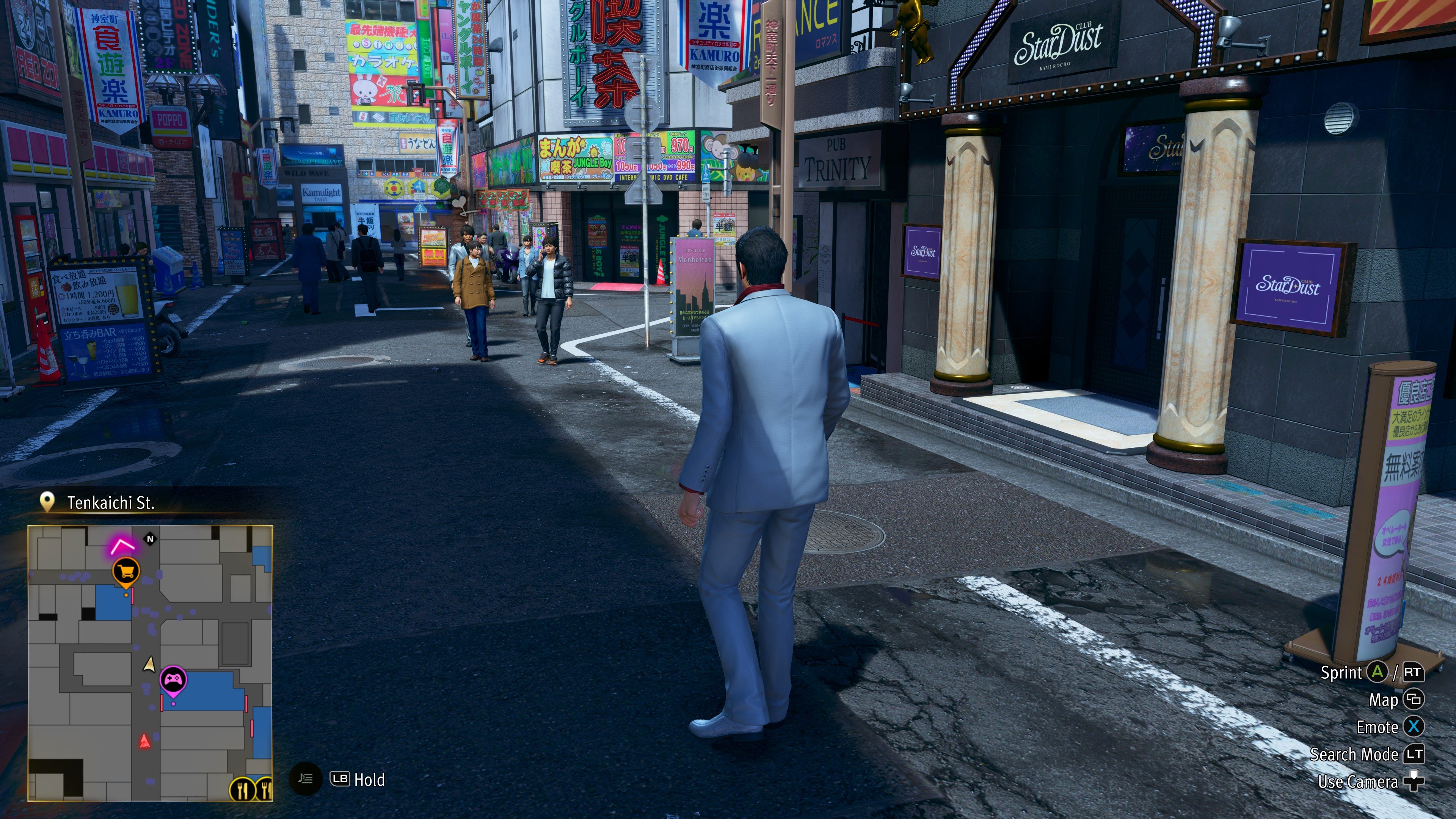
Task: Choose the pink game controller arcade marker
Action: [174, 679]
